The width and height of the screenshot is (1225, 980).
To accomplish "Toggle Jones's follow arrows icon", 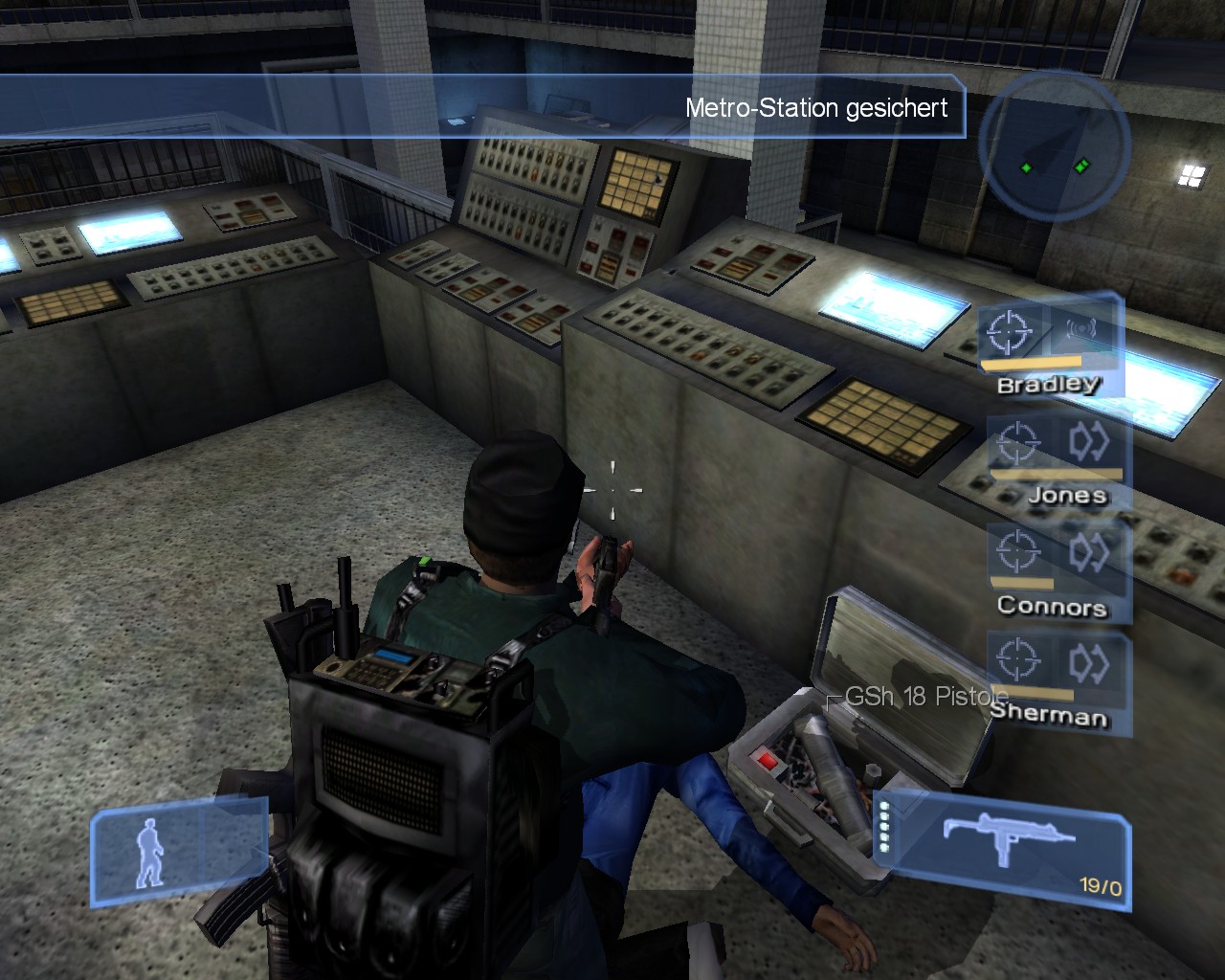I will pyautogui.click(x=1088, y=441).
